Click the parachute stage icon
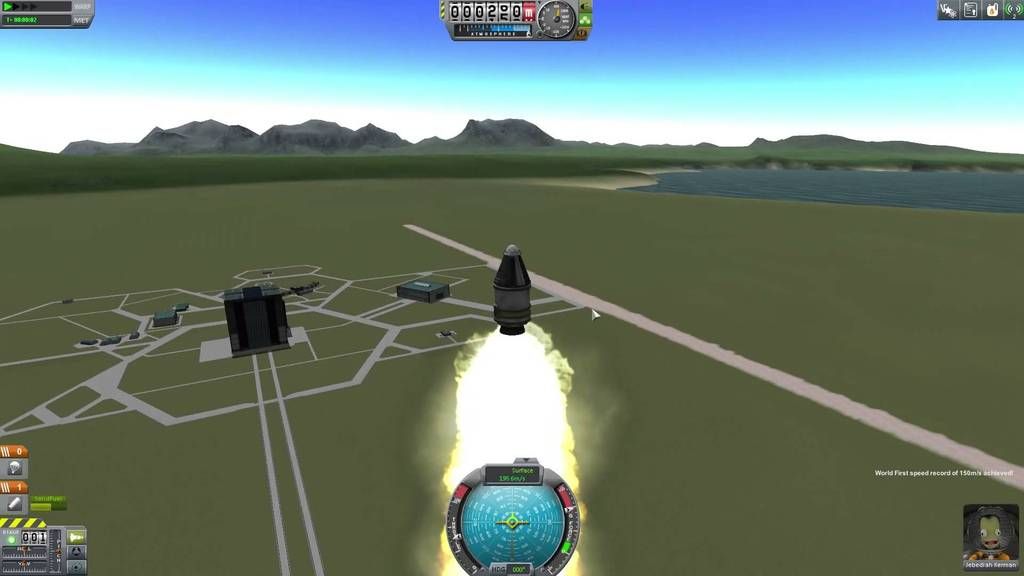 (15, 468)
